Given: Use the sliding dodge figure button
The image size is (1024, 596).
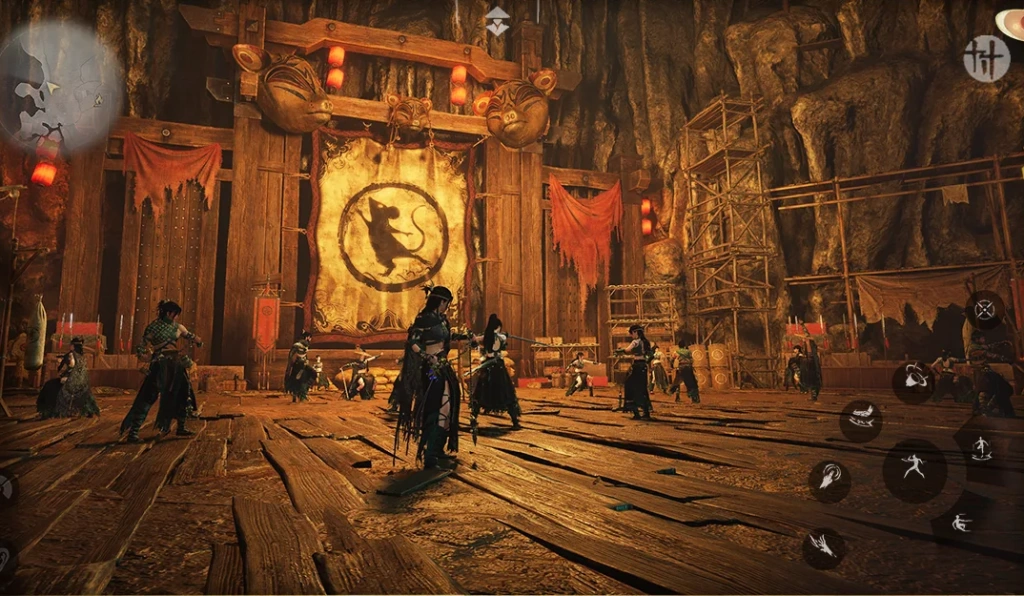Looking at the screenshot, I should click(962, 522).
